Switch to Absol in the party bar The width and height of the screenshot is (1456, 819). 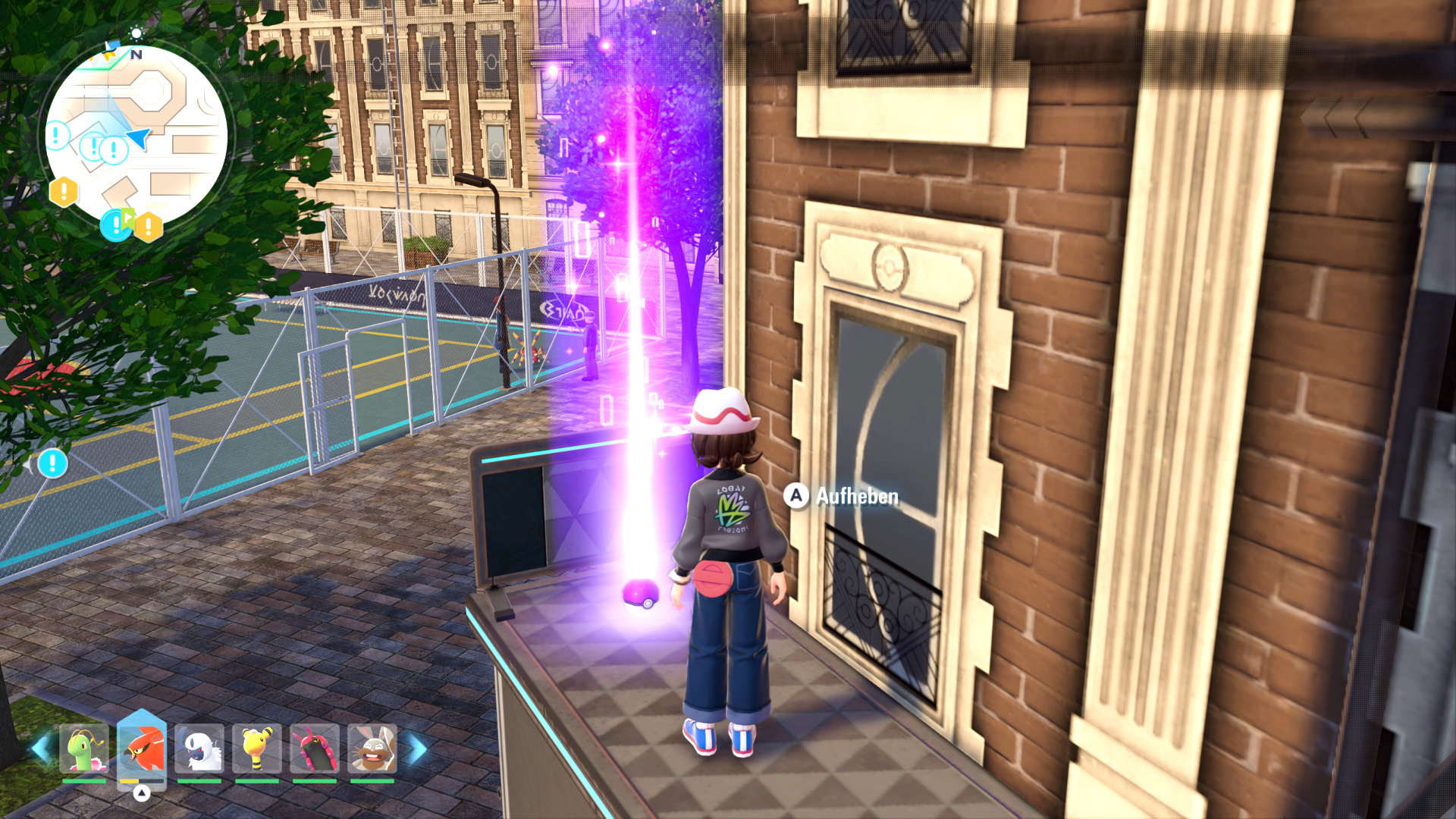click(199, 749)
